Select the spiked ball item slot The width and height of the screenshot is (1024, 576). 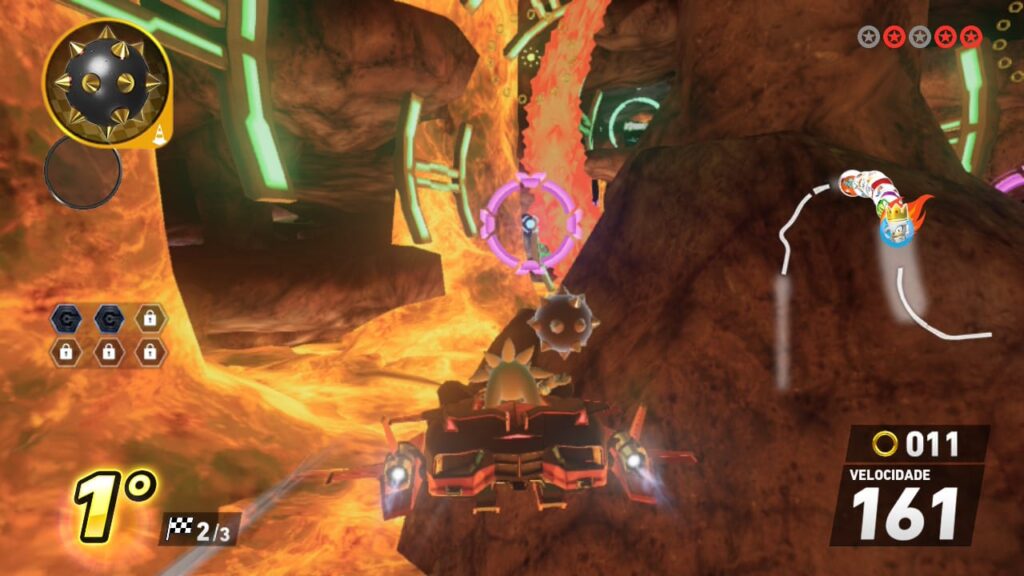tap(105, 81)
